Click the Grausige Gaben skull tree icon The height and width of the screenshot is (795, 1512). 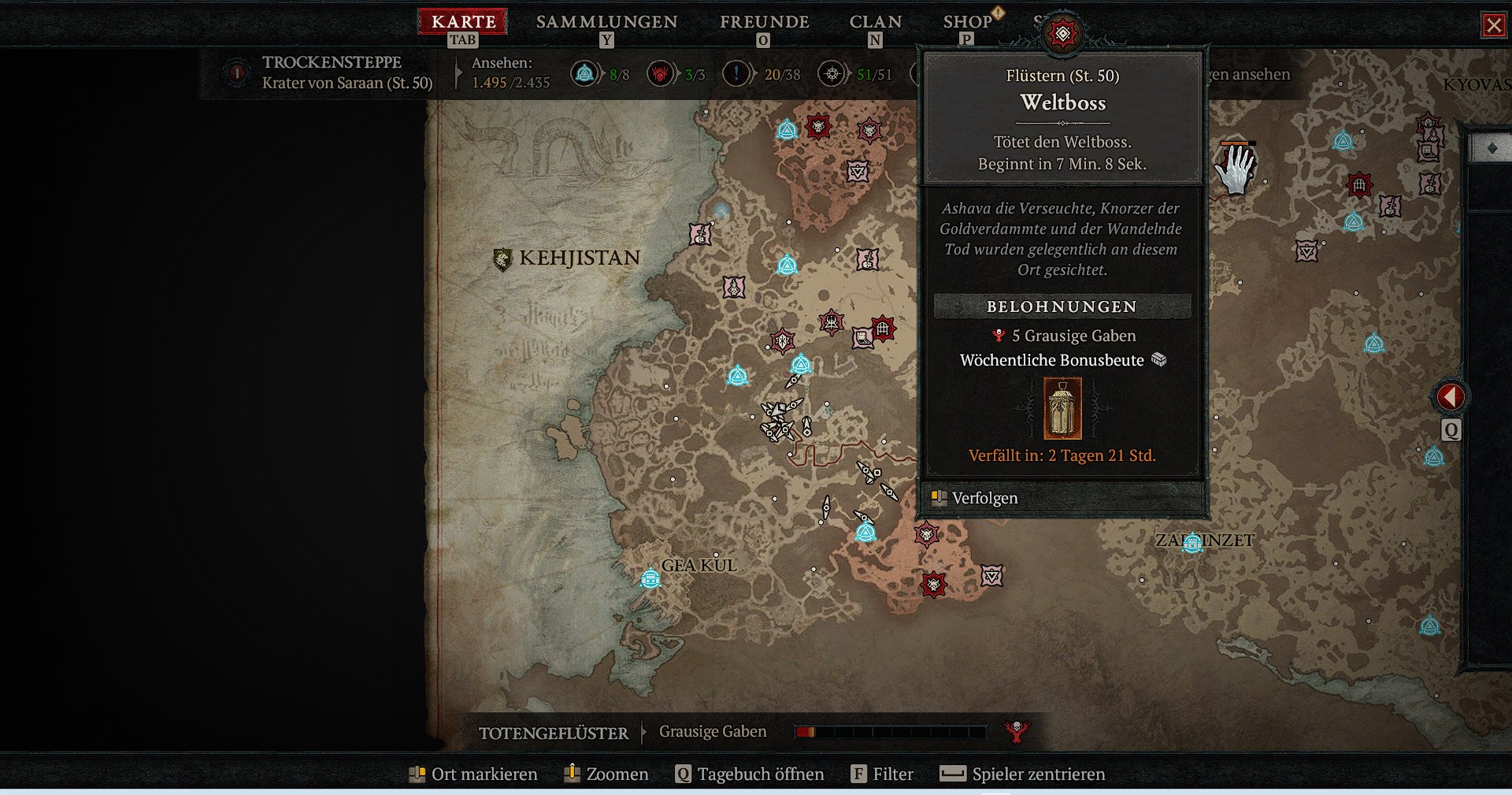[x=1017, y=731]
